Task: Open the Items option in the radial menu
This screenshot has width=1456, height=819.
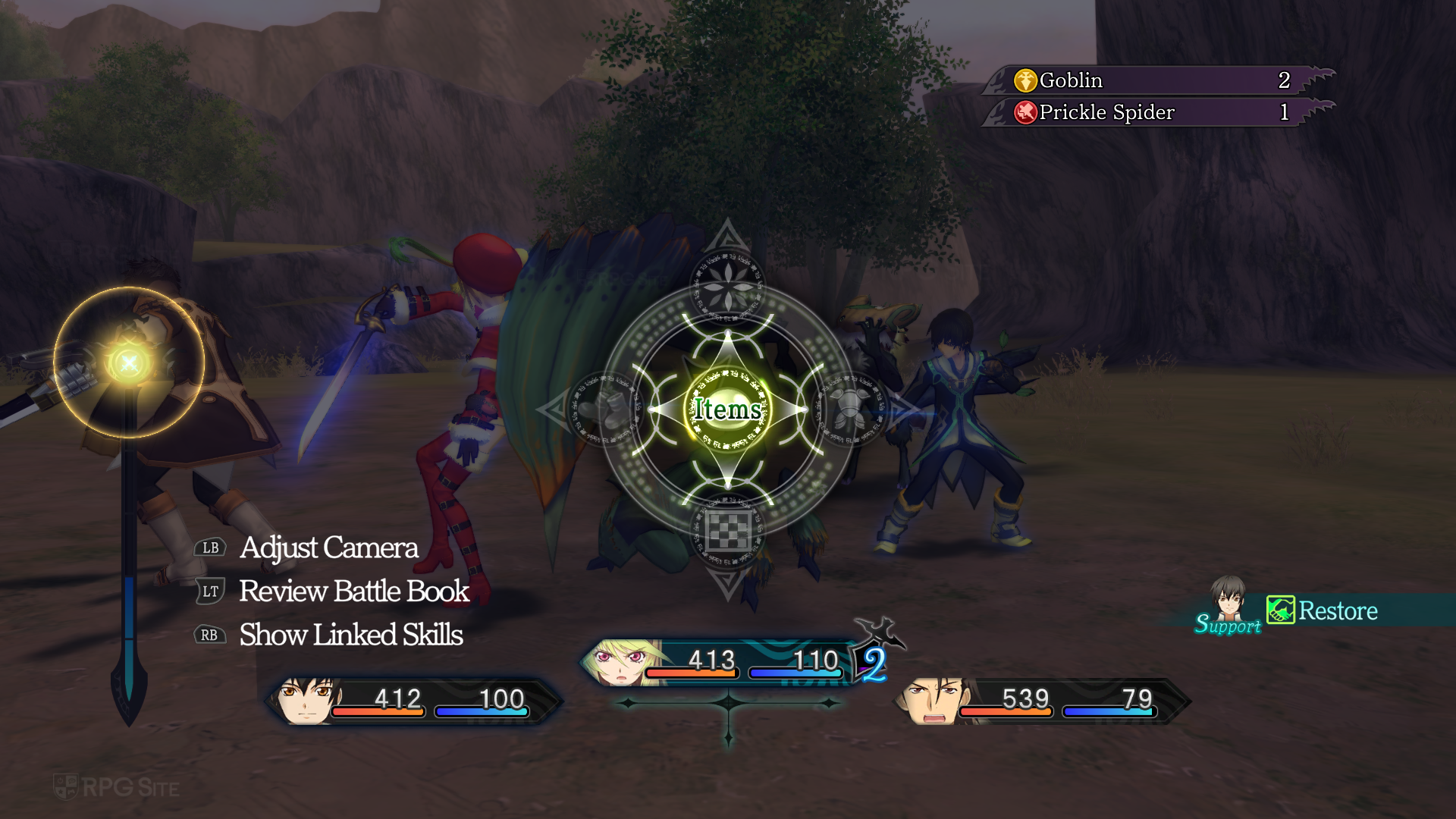Action: (x=727, y=409)
